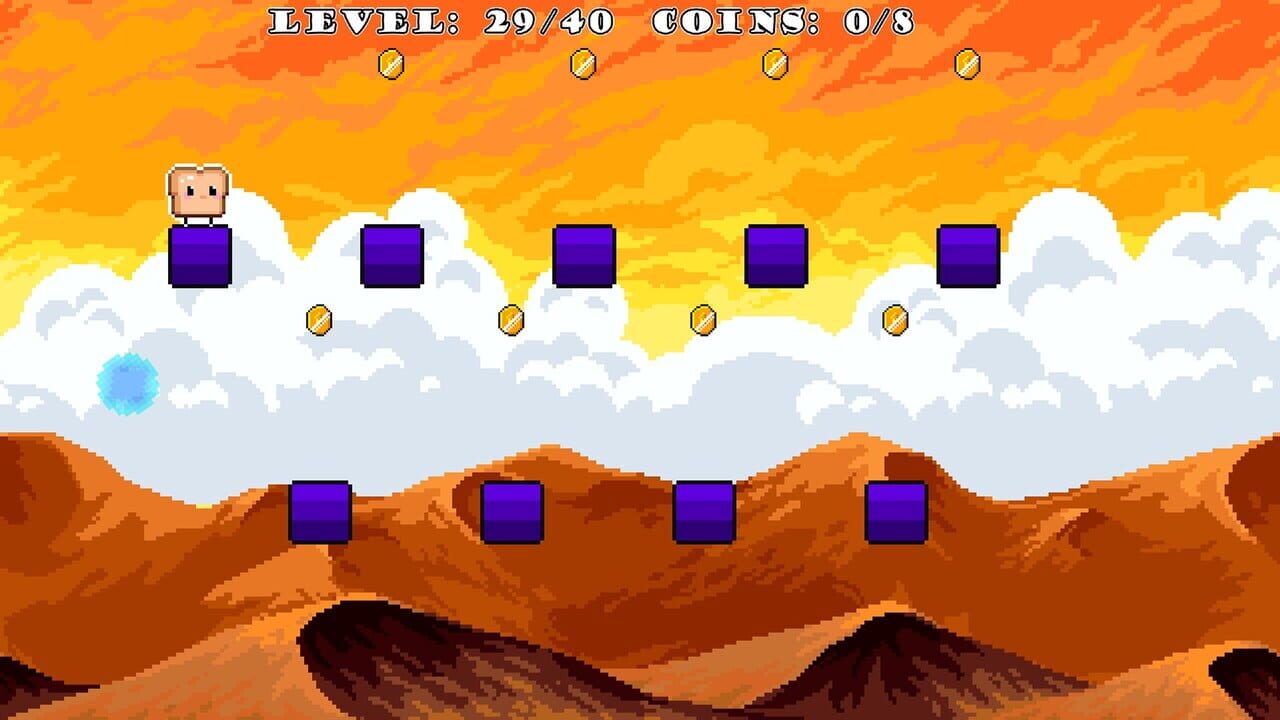Image resolution: width=1280 pixels, height=720 pixels.
Task: Click the second purple block in the top row
Action: (394, 256)
